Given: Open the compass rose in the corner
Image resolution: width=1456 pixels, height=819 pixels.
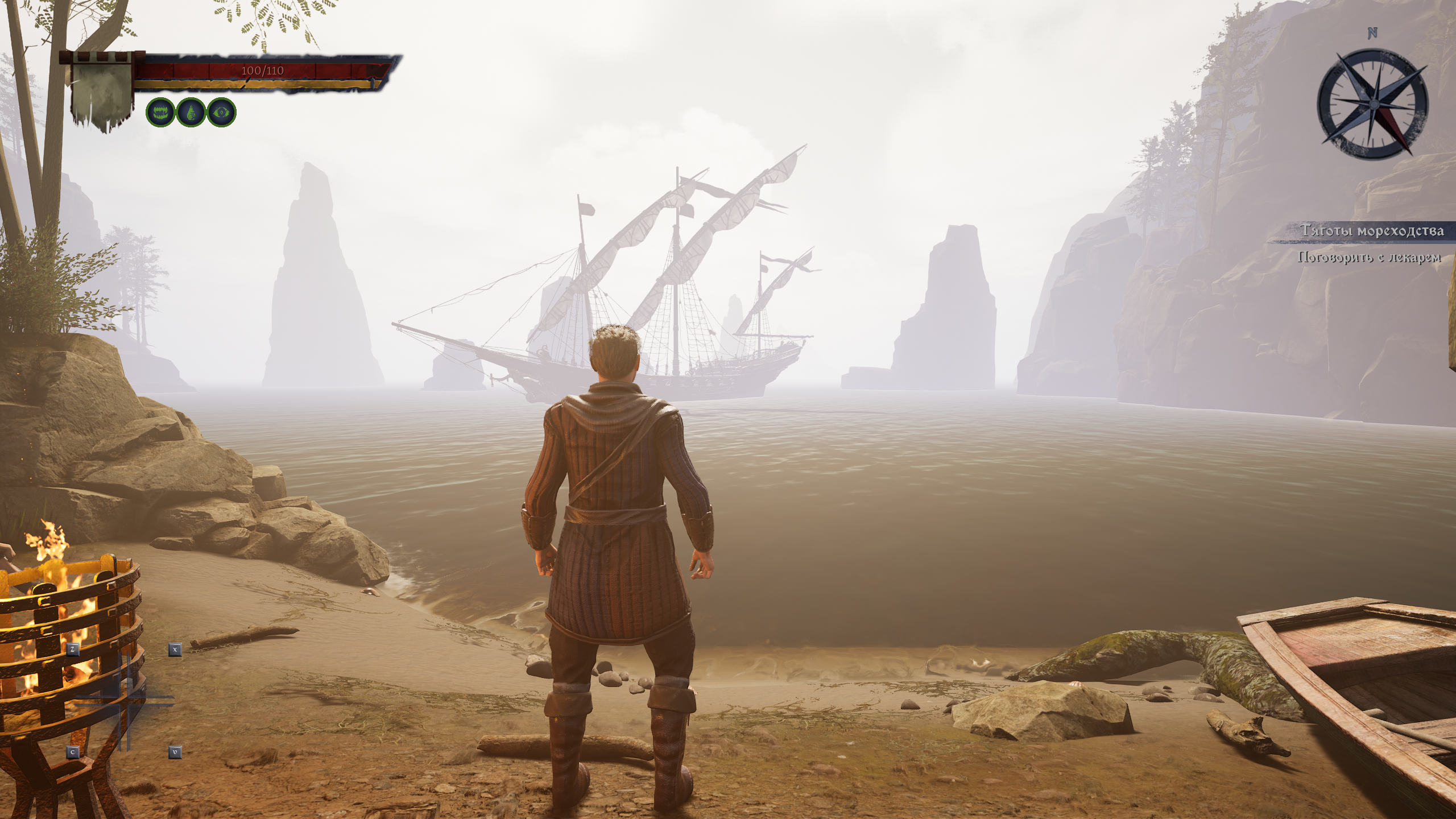Looking at the screenshot, I should (x=1371, y=105).
